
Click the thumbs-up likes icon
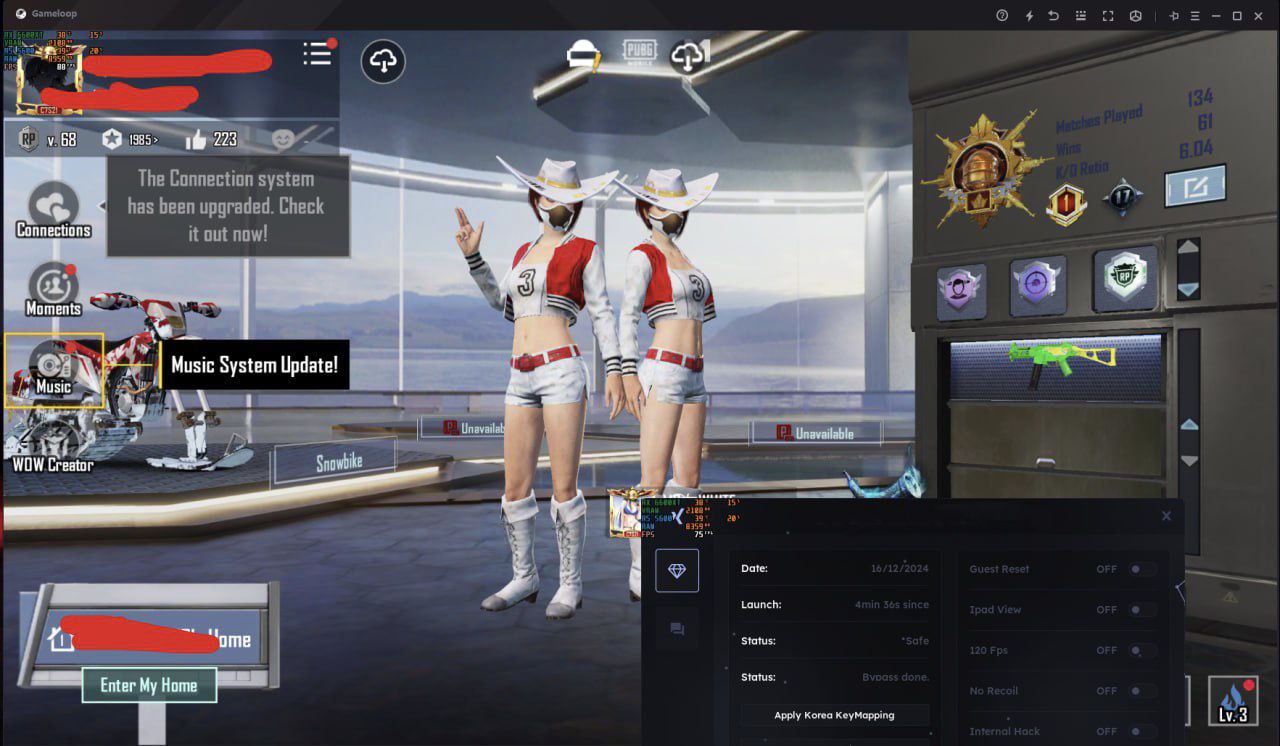195,139
